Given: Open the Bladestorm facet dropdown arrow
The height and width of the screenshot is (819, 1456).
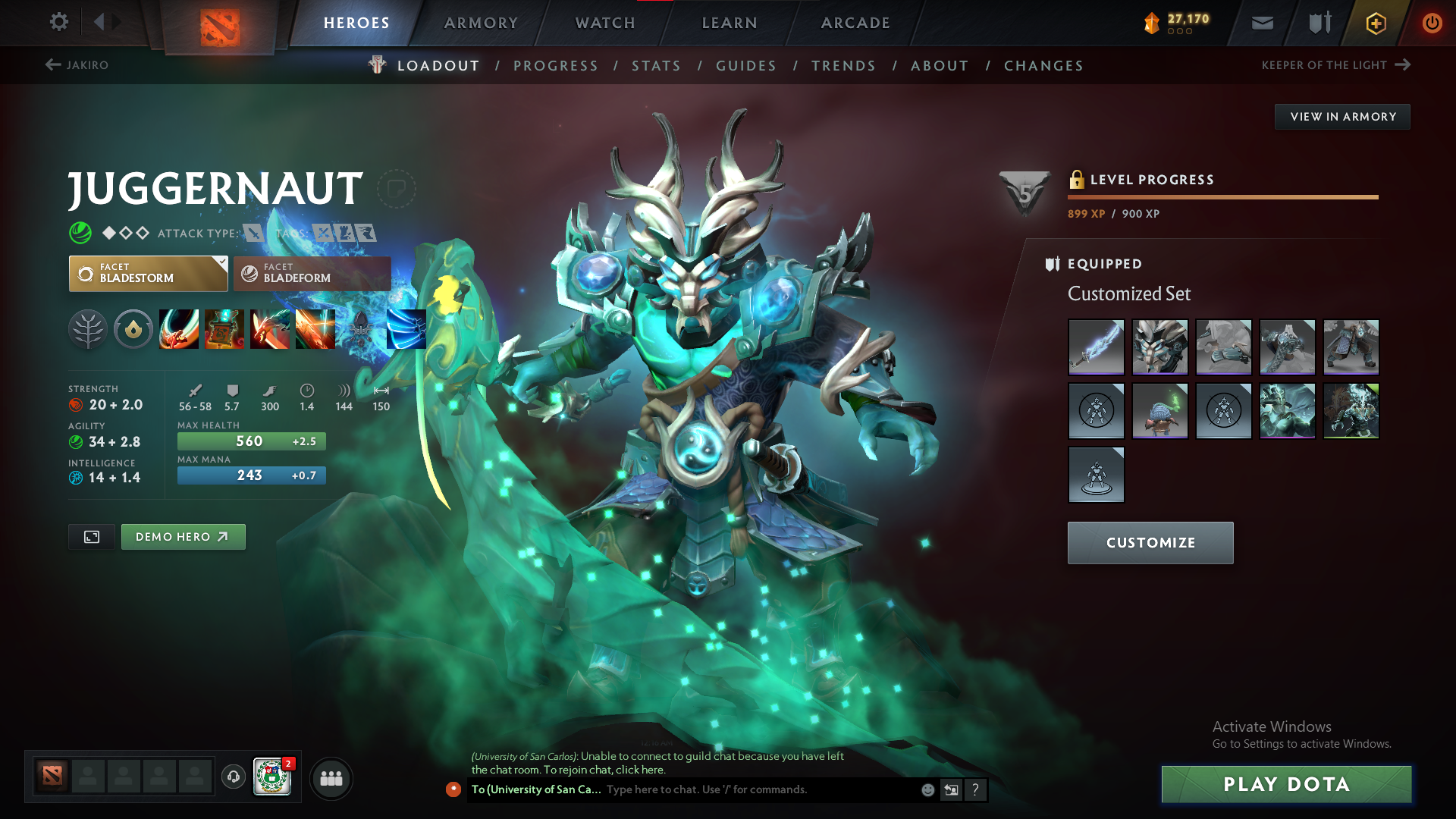Looking at the screenshot, I should [x=221, y=263].
